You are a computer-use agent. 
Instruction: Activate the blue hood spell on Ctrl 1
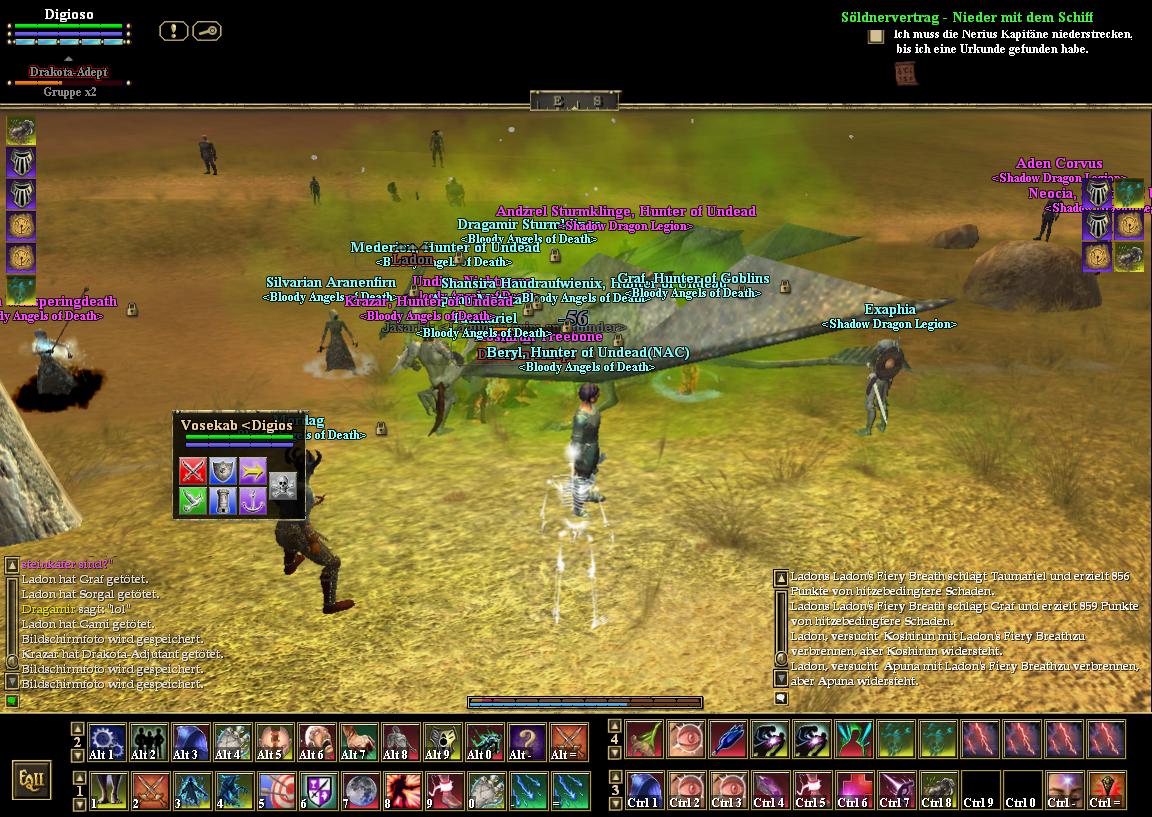coord(643,790)
